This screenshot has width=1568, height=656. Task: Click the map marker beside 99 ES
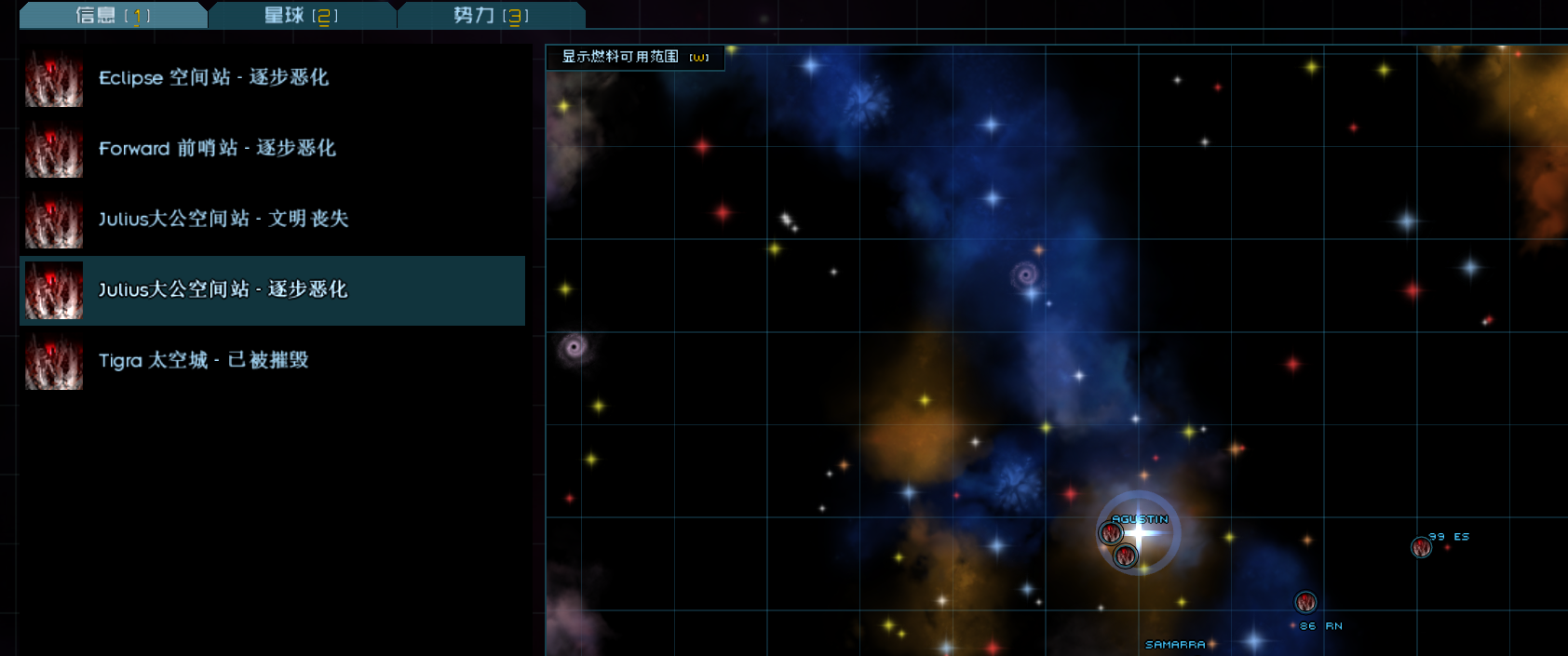pos(1421,547)
